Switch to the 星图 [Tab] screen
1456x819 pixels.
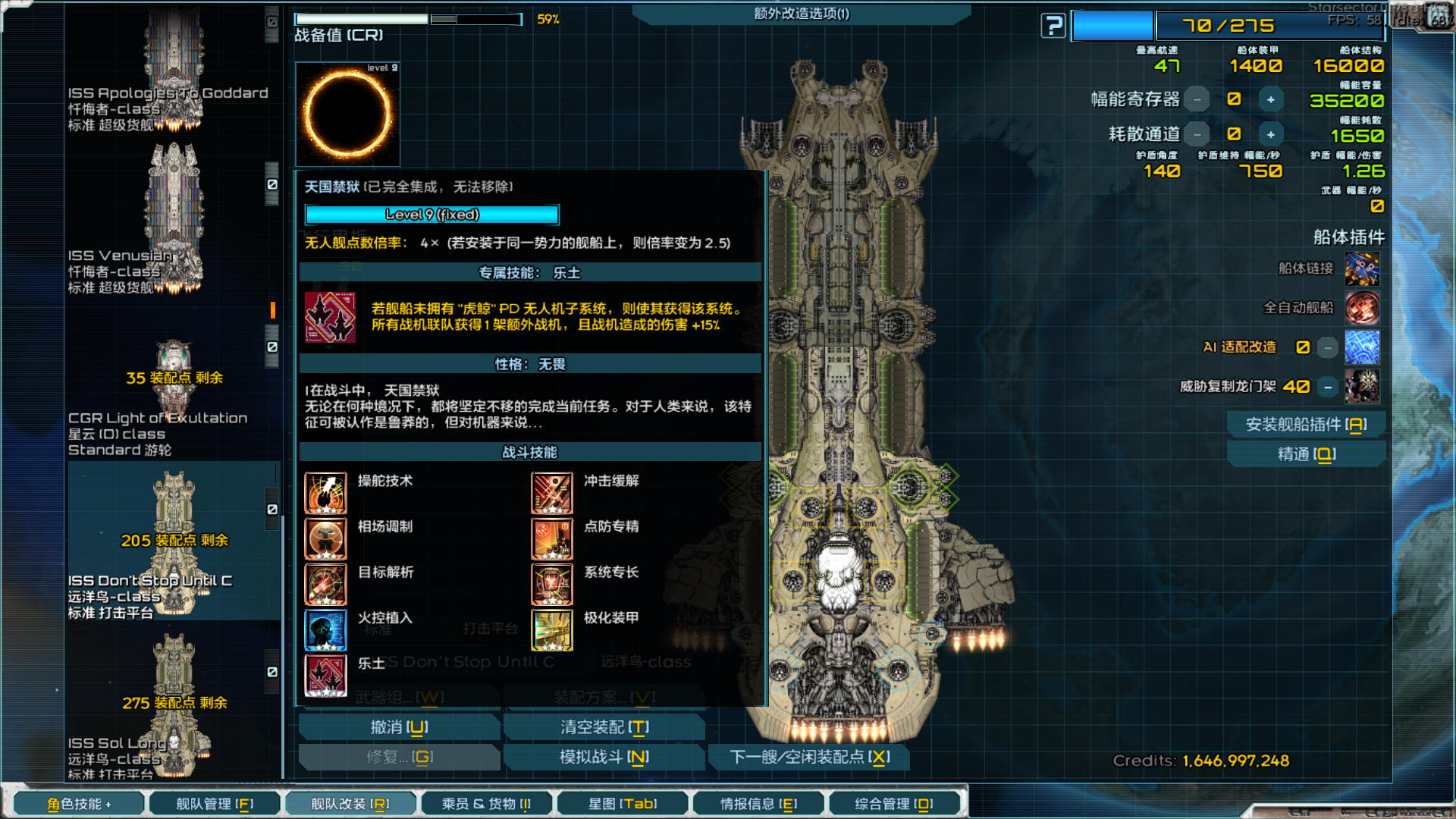click(x=623, y=803)
